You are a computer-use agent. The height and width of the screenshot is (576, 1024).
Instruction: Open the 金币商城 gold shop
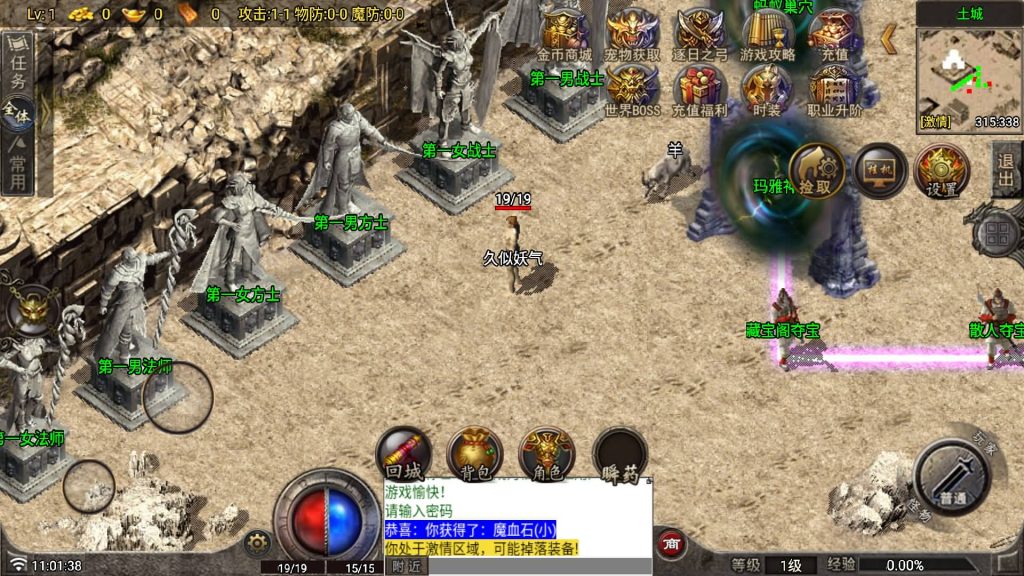[565, 33]
